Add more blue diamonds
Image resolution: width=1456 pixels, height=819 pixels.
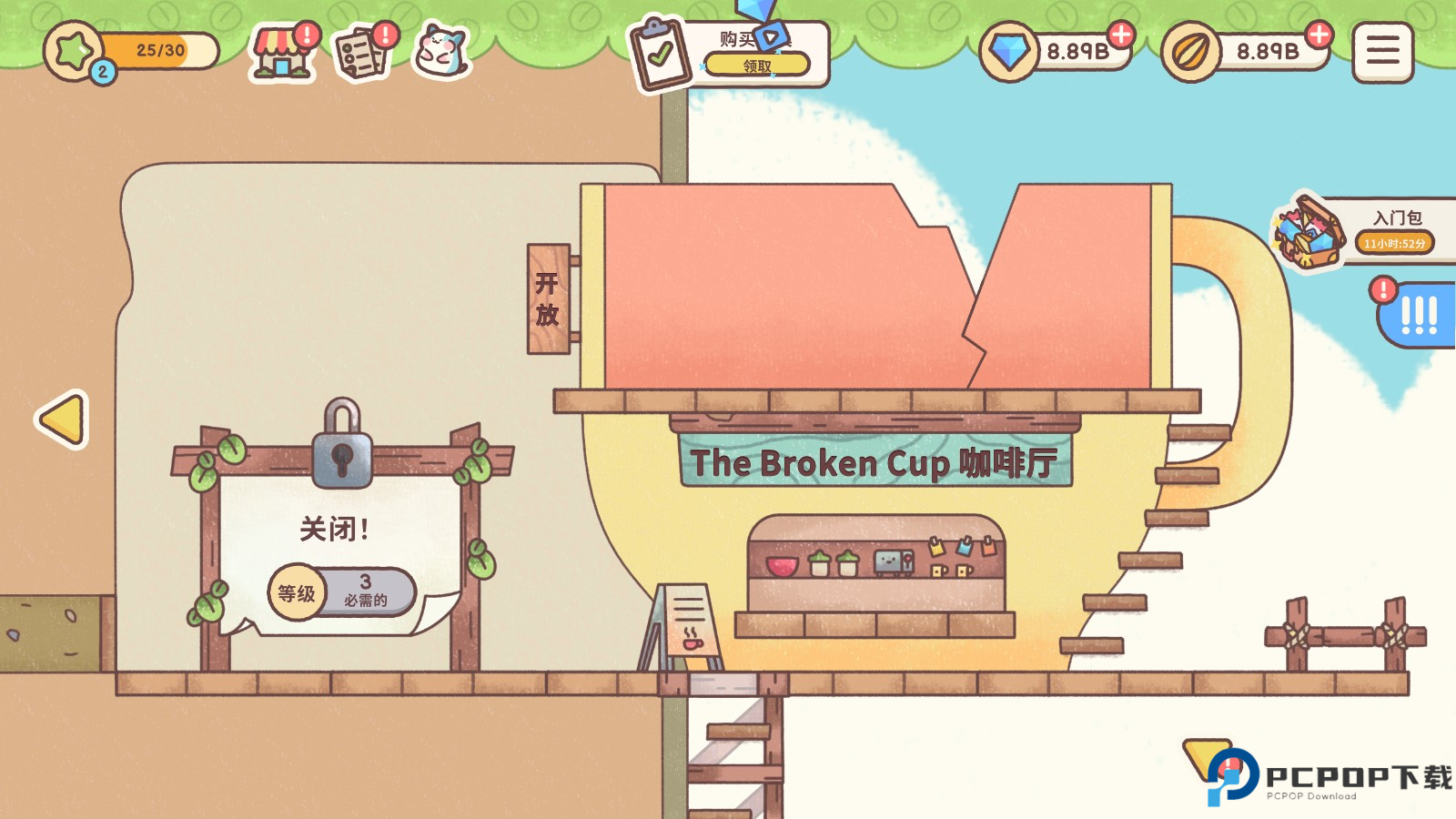1121,35
